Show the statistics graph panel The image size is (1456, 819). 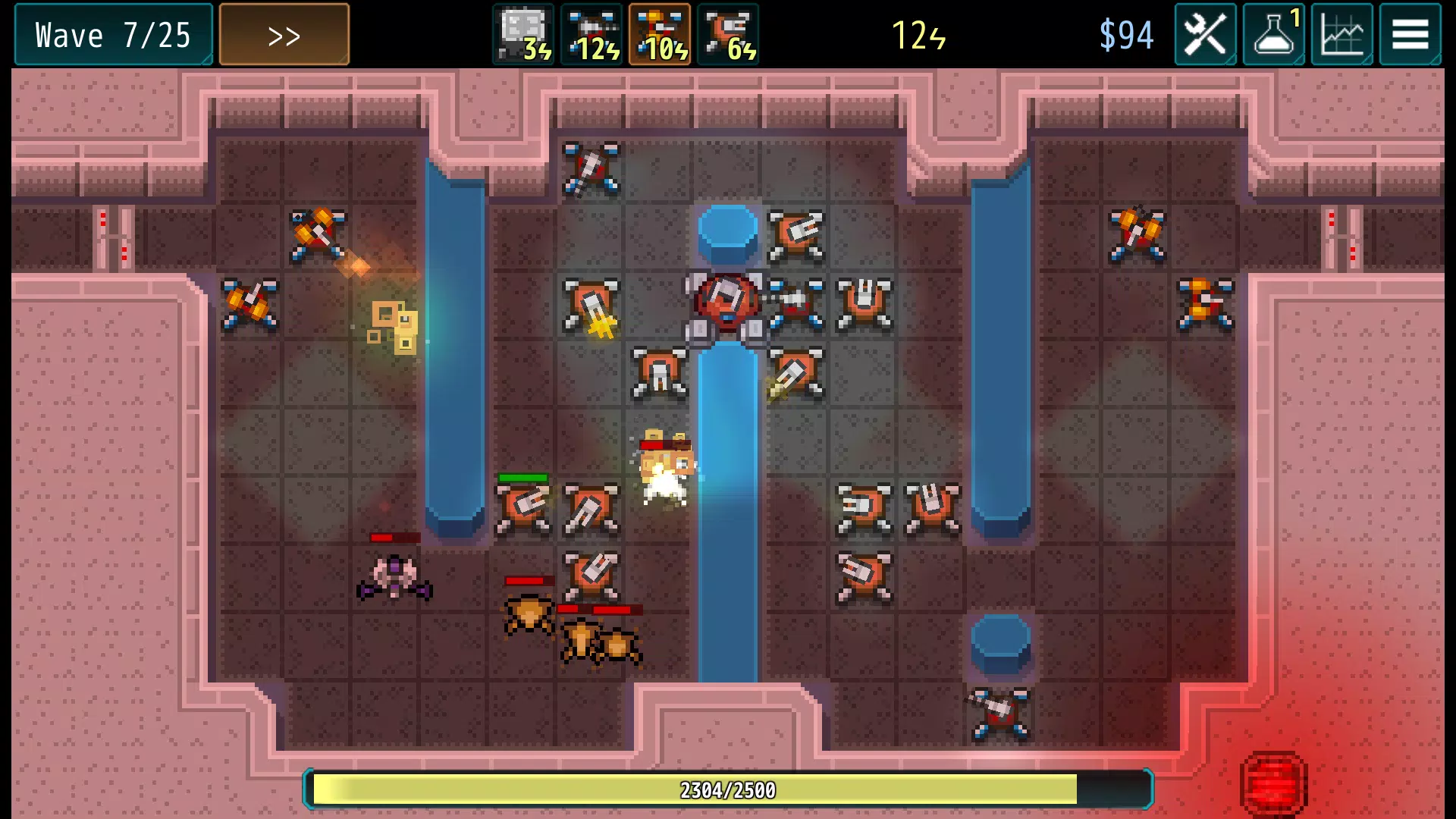coord(1341,35)
